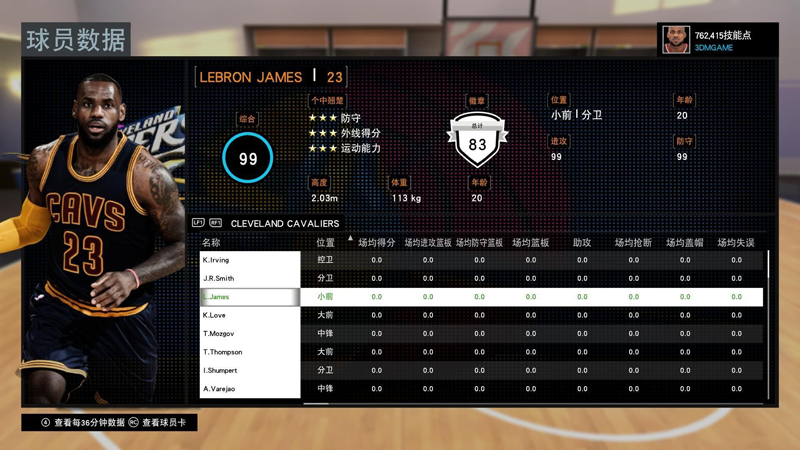Click the Cleveland Cavaliers team selector

coord(285,223)
